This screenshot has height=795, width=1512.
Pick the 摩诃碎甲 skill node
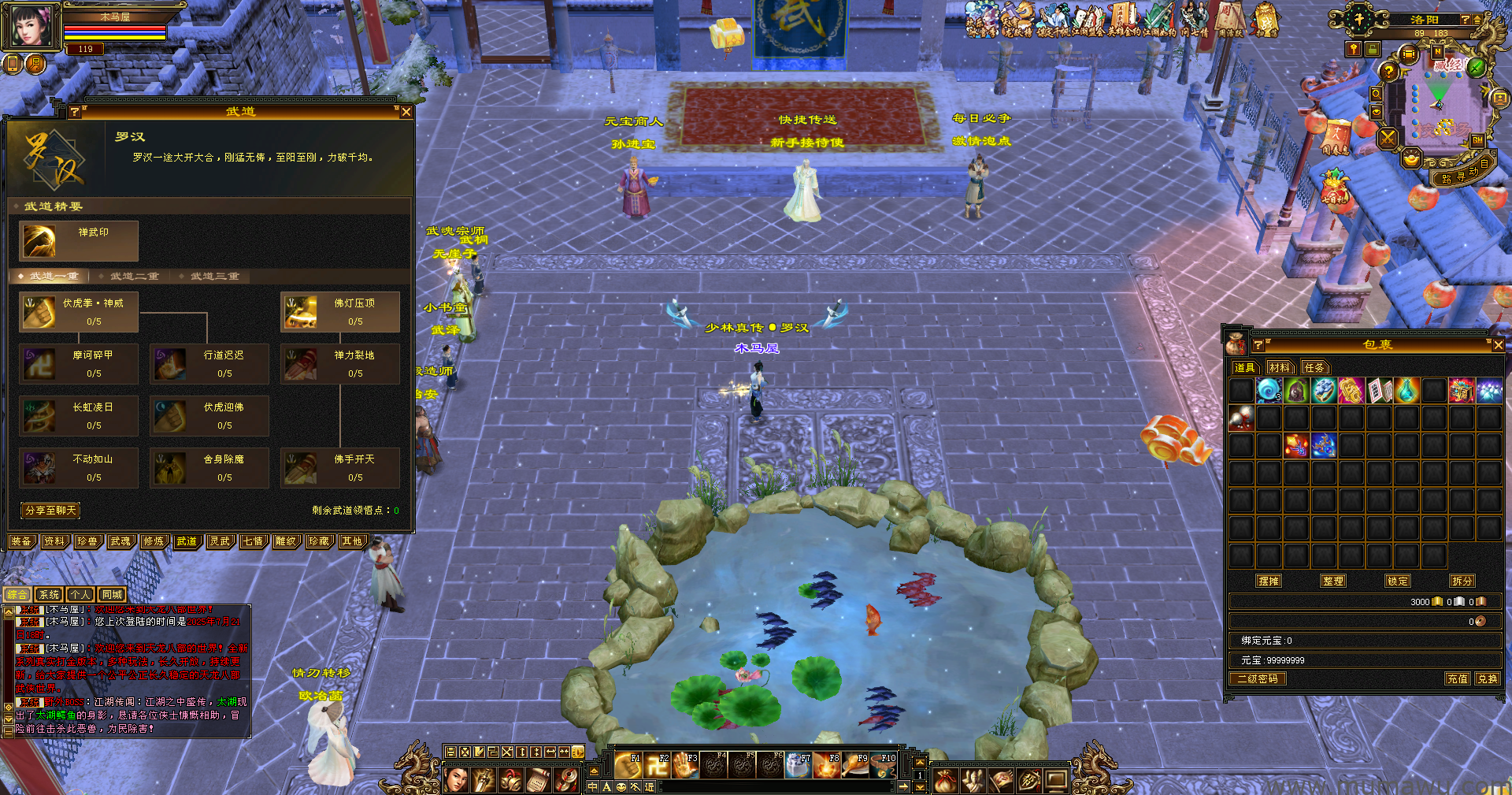(x=79, y=364)
